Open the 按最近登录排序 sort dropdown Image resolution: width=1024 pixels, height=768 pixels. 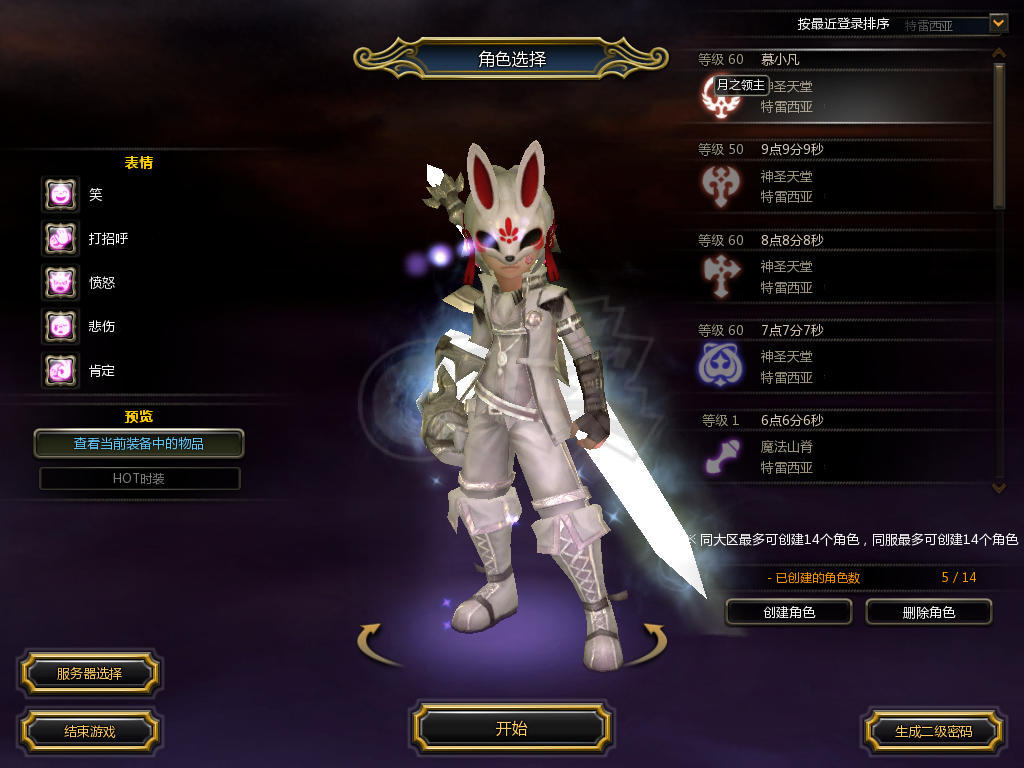click(997, 23)
